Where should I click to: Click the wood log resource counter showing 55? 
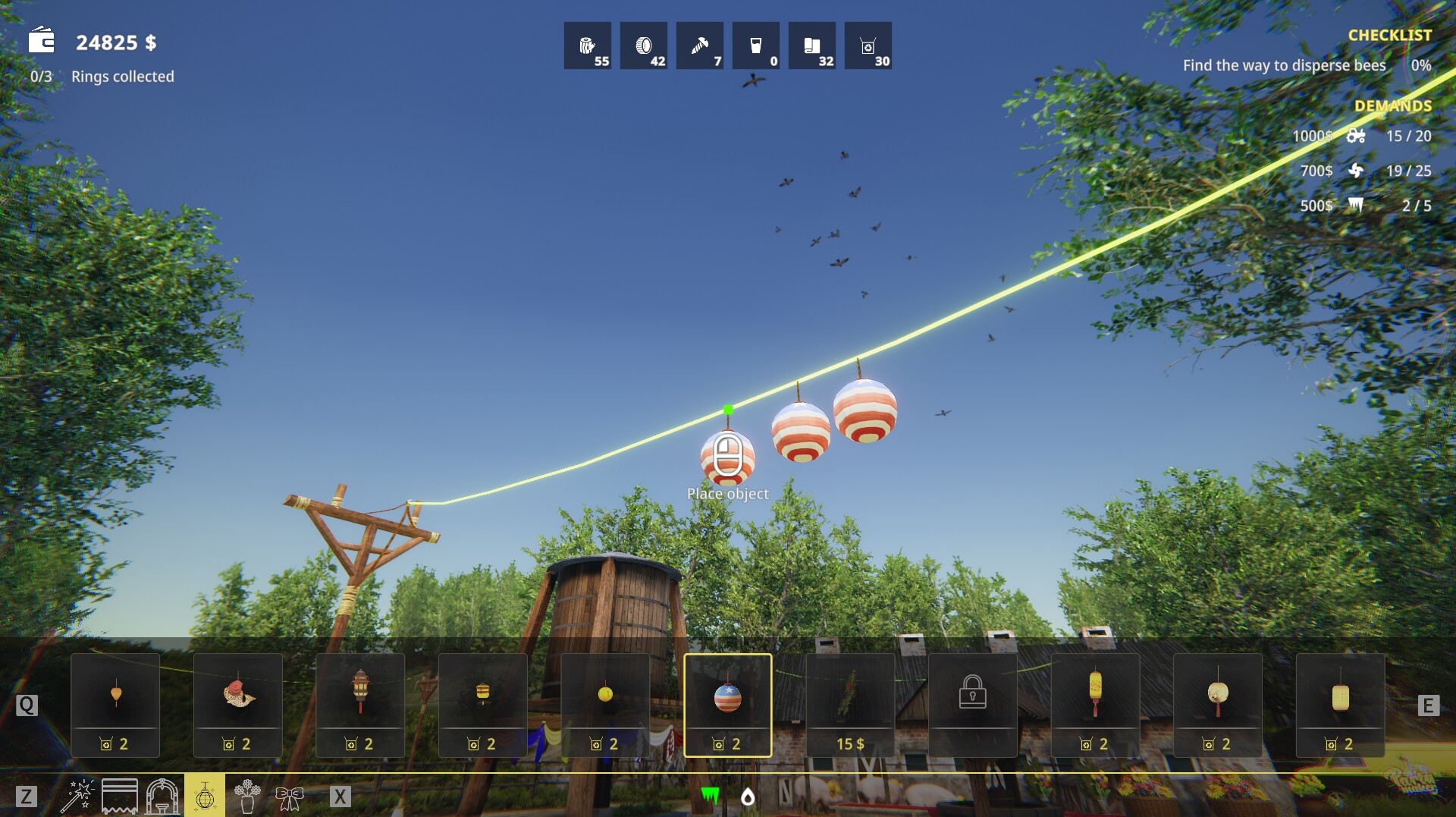coord(588,46)
